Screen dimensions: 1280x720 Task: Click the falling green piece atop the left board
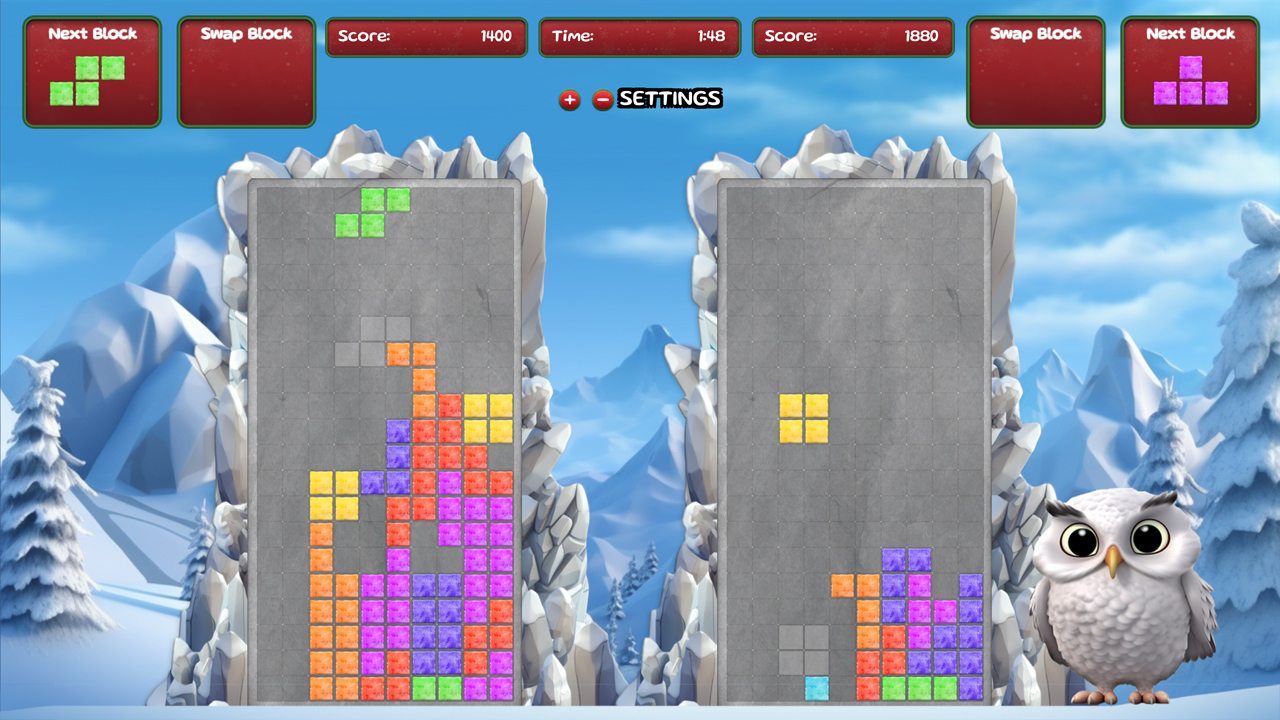pos(372,210)
